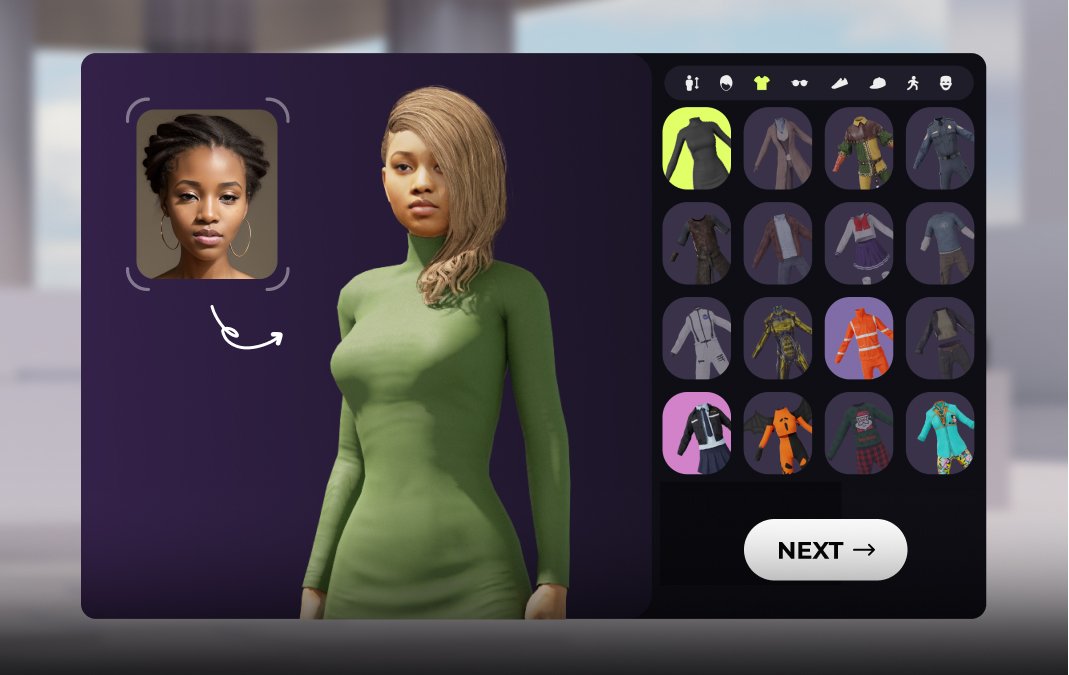Open the baseball cap headwear tab
This screenshot has width=1069, height=675.
click(x=877, y=83)
